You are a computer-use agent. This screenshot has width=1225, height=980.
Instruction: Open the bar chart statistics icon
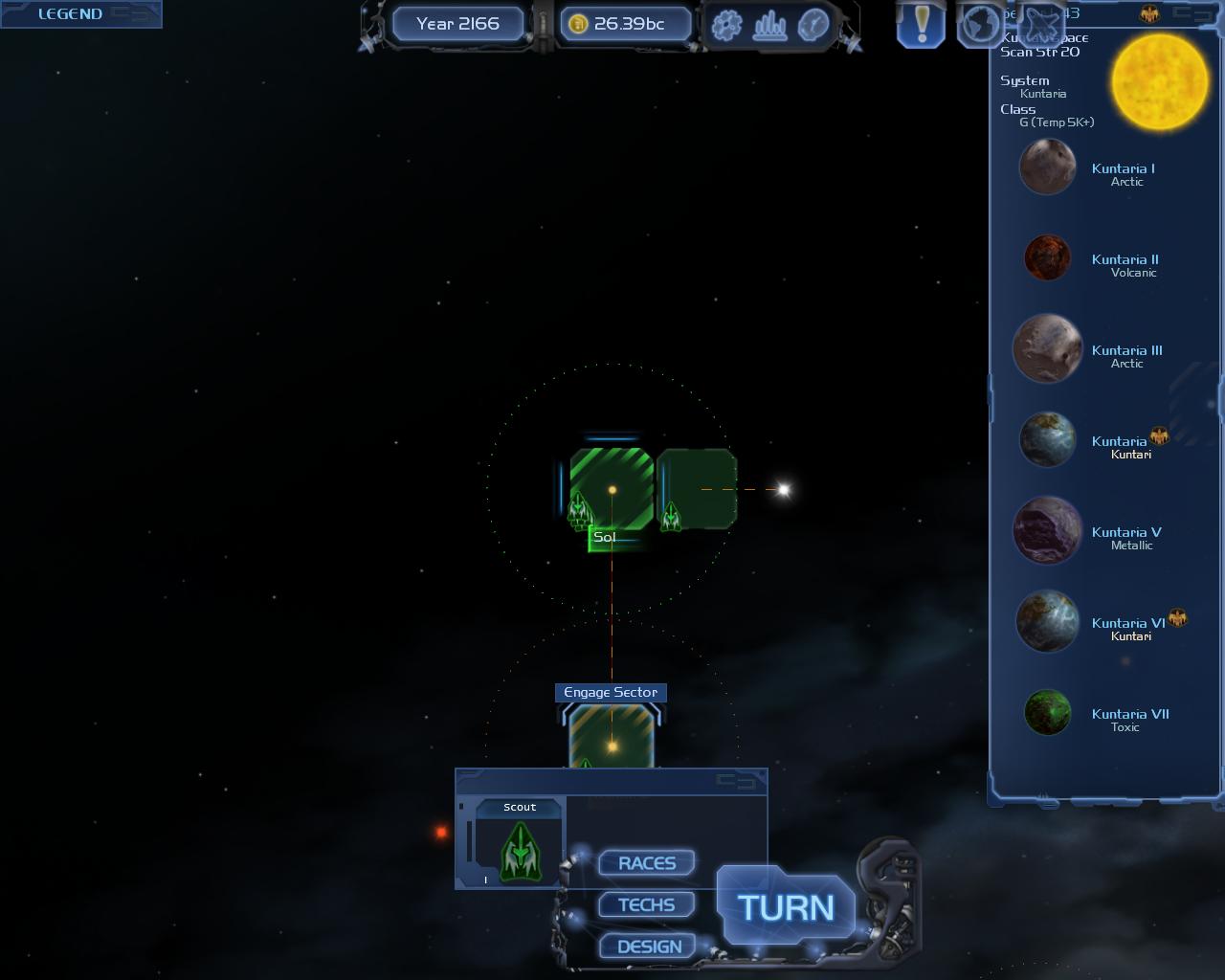(x=770, y=26)
